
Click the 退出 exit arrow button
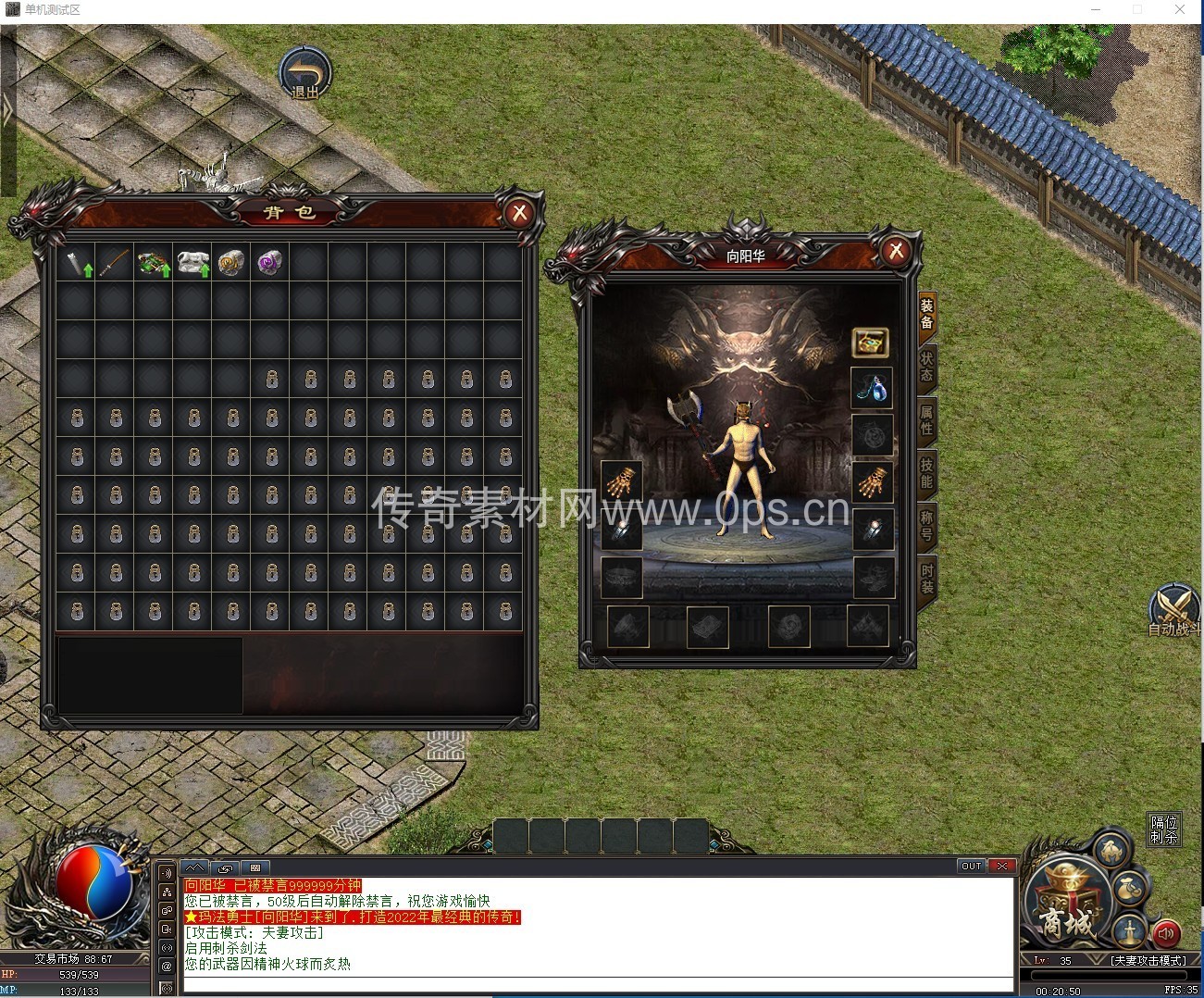(305, 73)
